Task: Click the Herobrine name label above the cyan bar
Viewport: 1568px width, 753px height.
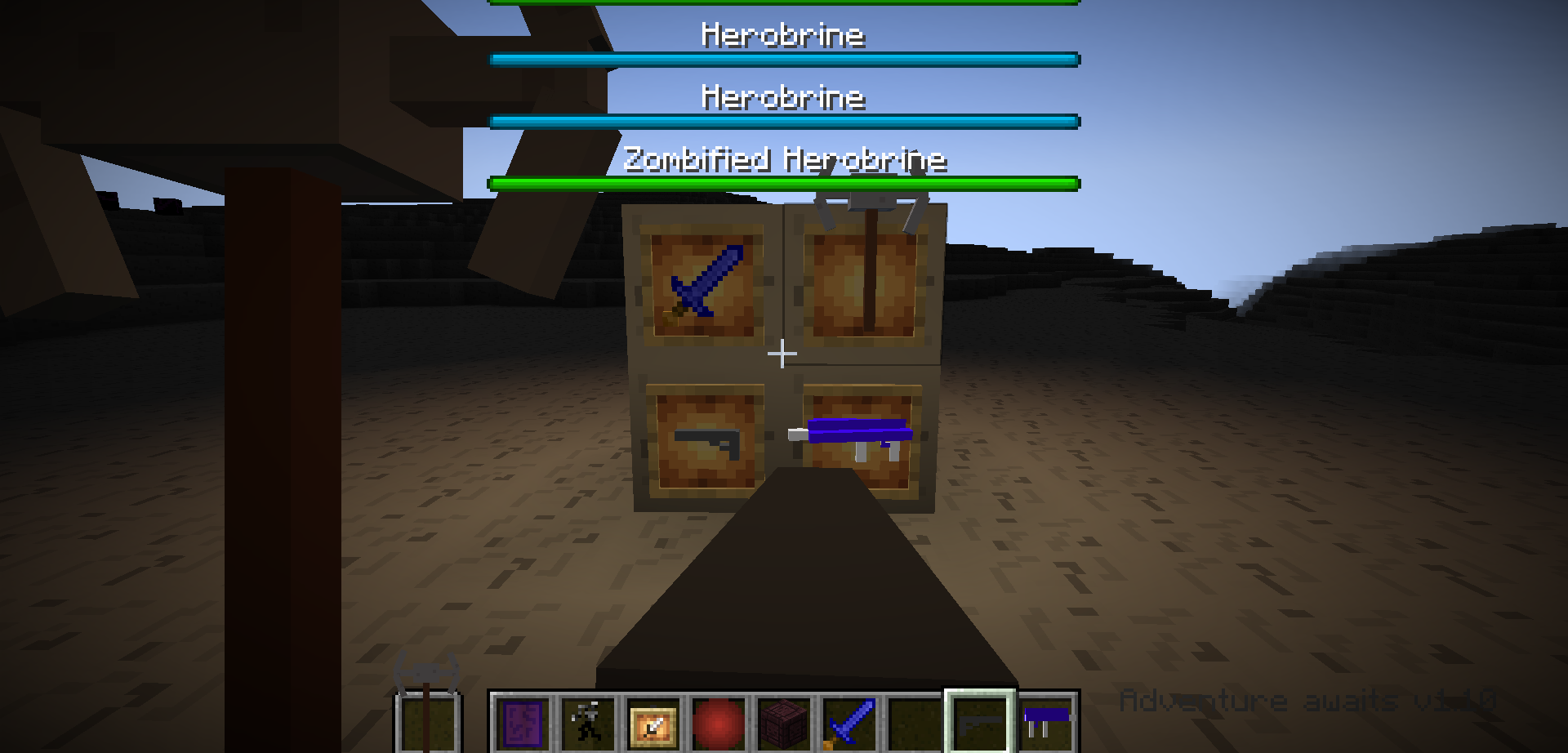Action: click(x=782, y=34)
